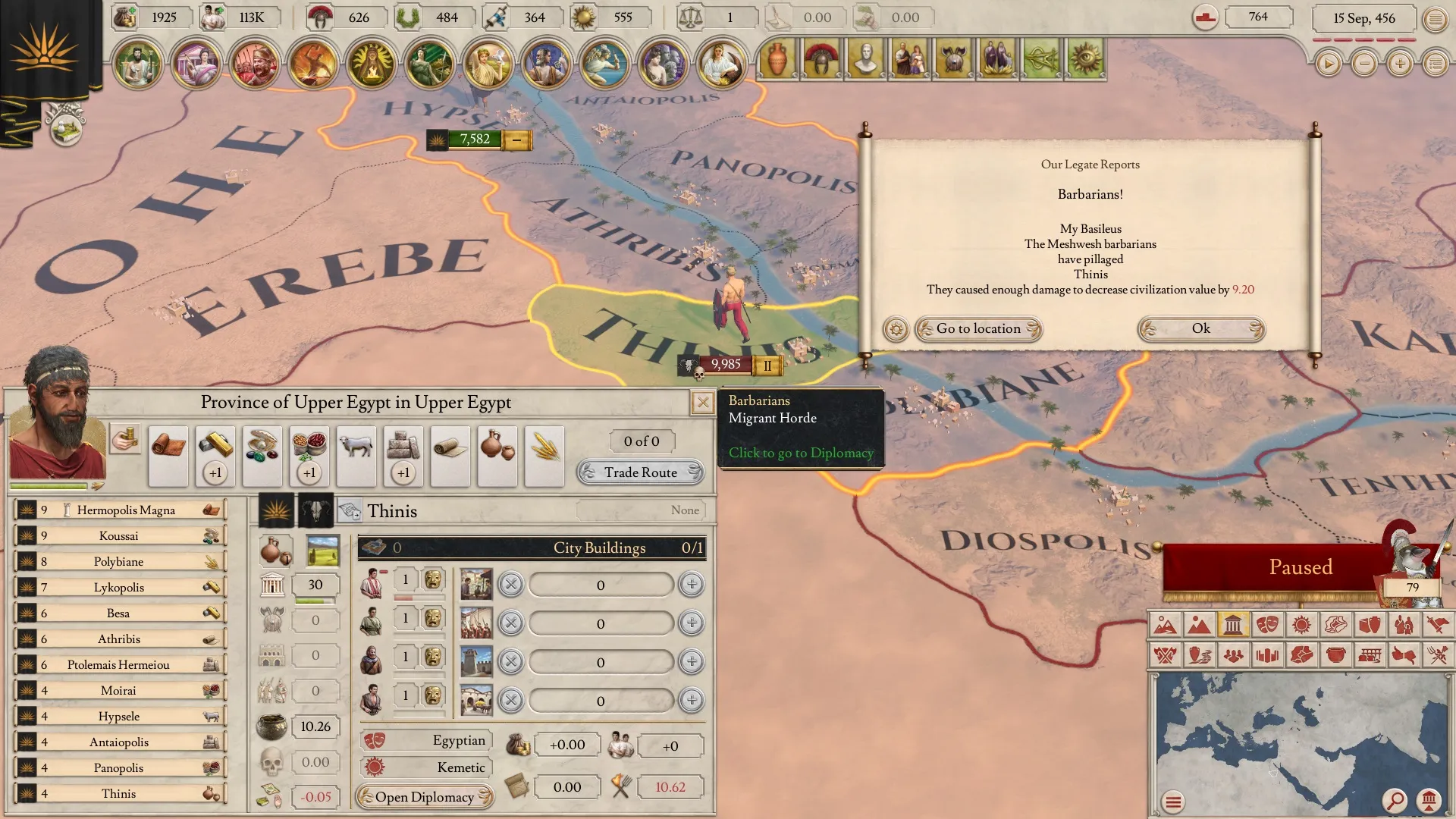Click the magnifier search button by minimap

tap(1394, 801)
